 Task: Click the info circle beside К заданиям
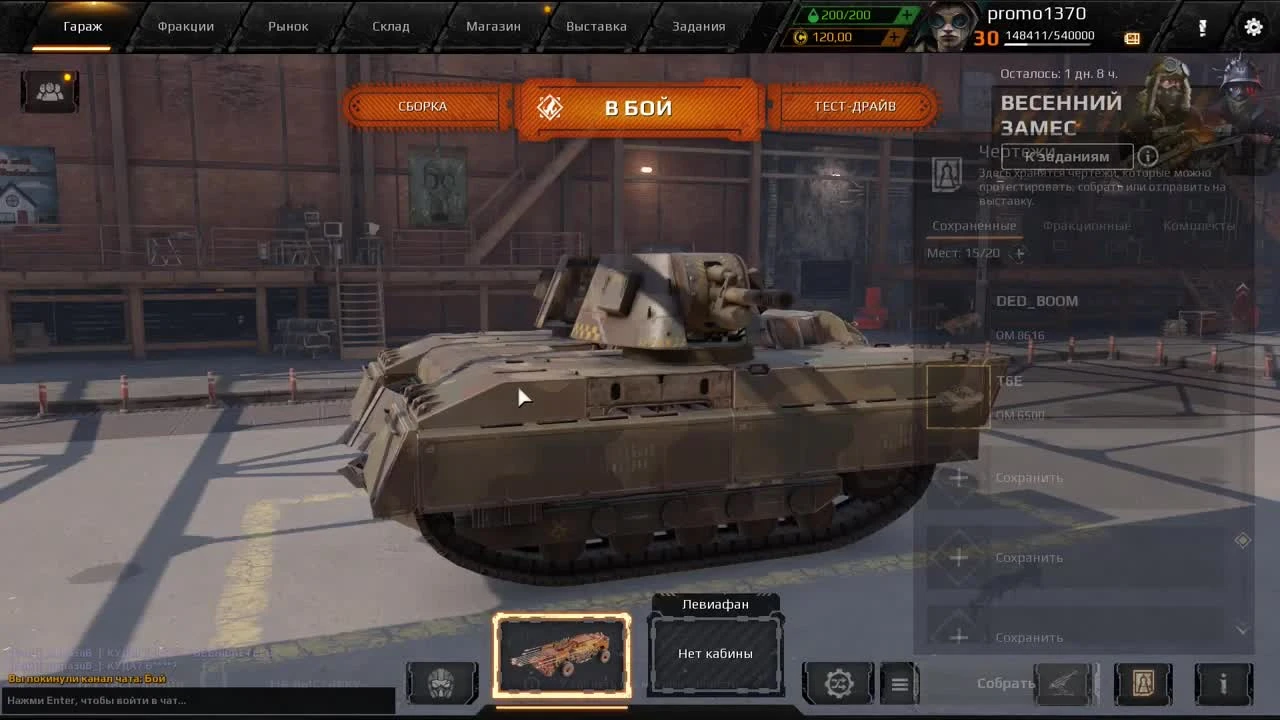tap(1147, 156)
